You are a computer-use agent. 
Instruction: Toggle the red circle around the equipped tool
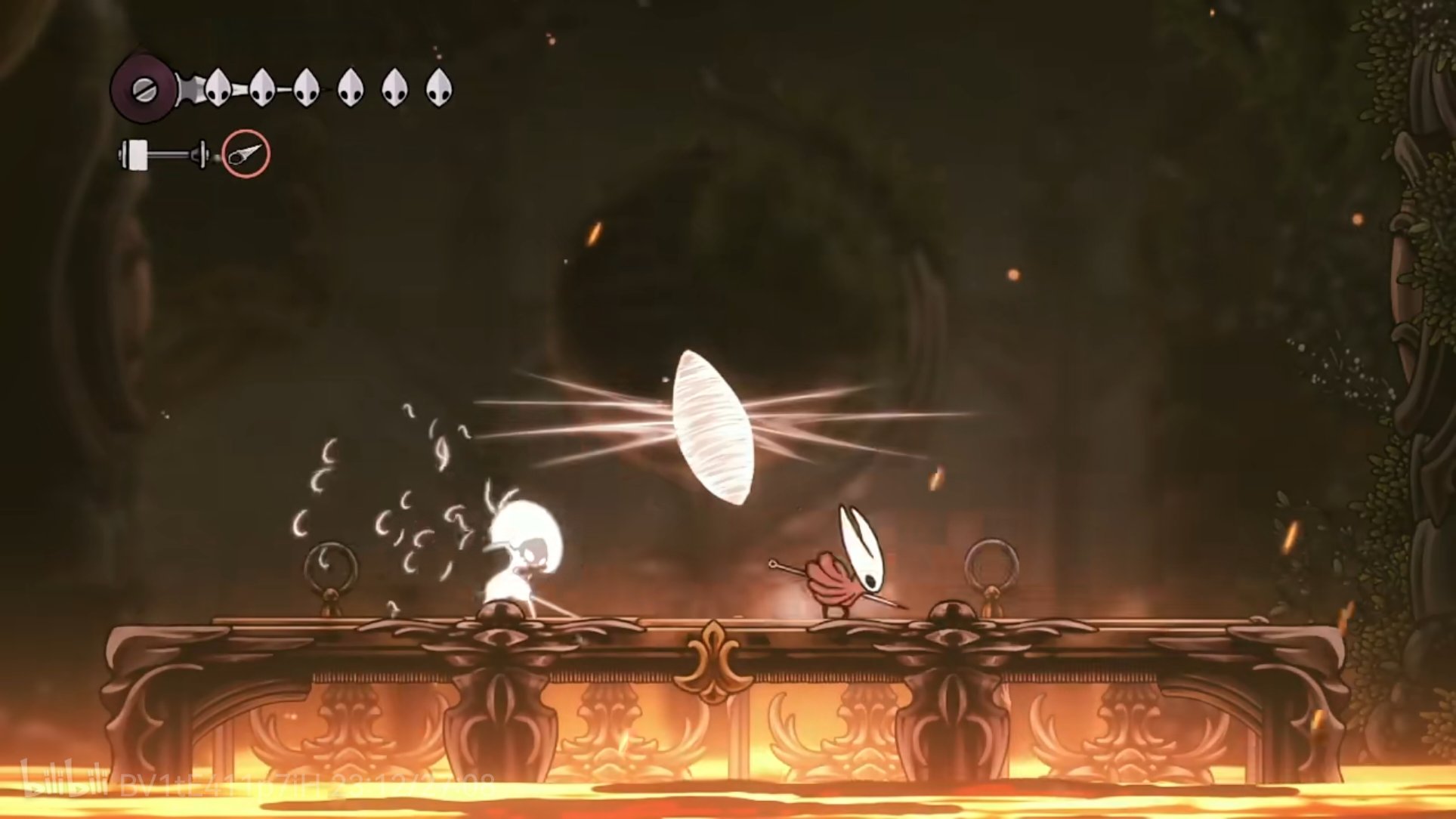(246, 154)
